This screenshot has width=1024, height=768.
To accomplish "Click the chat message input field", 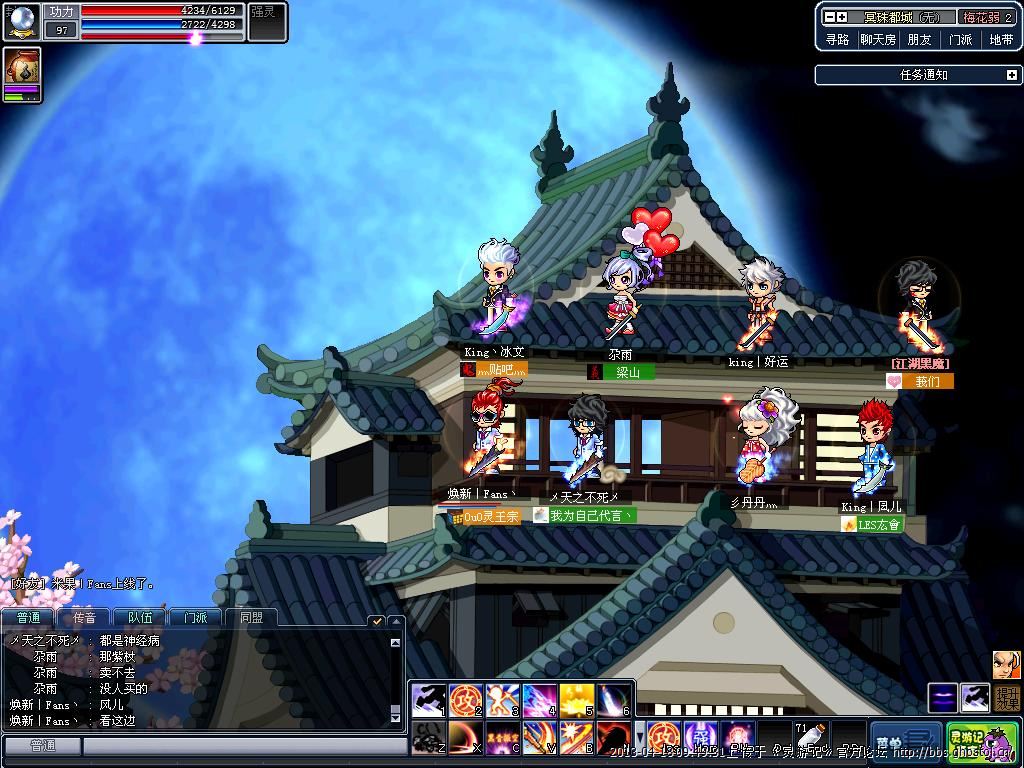I will (244, 746).
